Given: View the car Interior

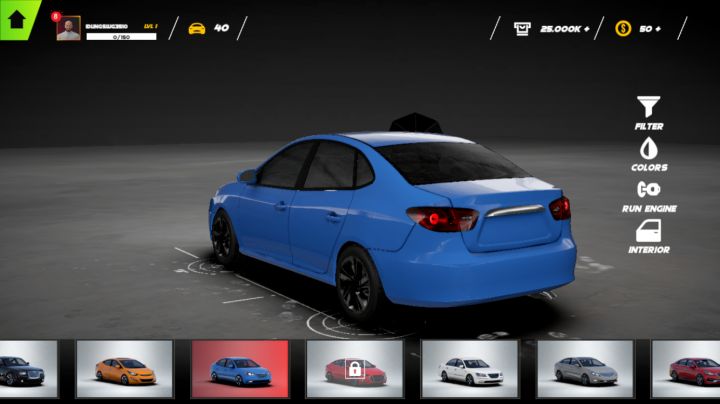Looking at the screenshot, I should pos(649,235).
